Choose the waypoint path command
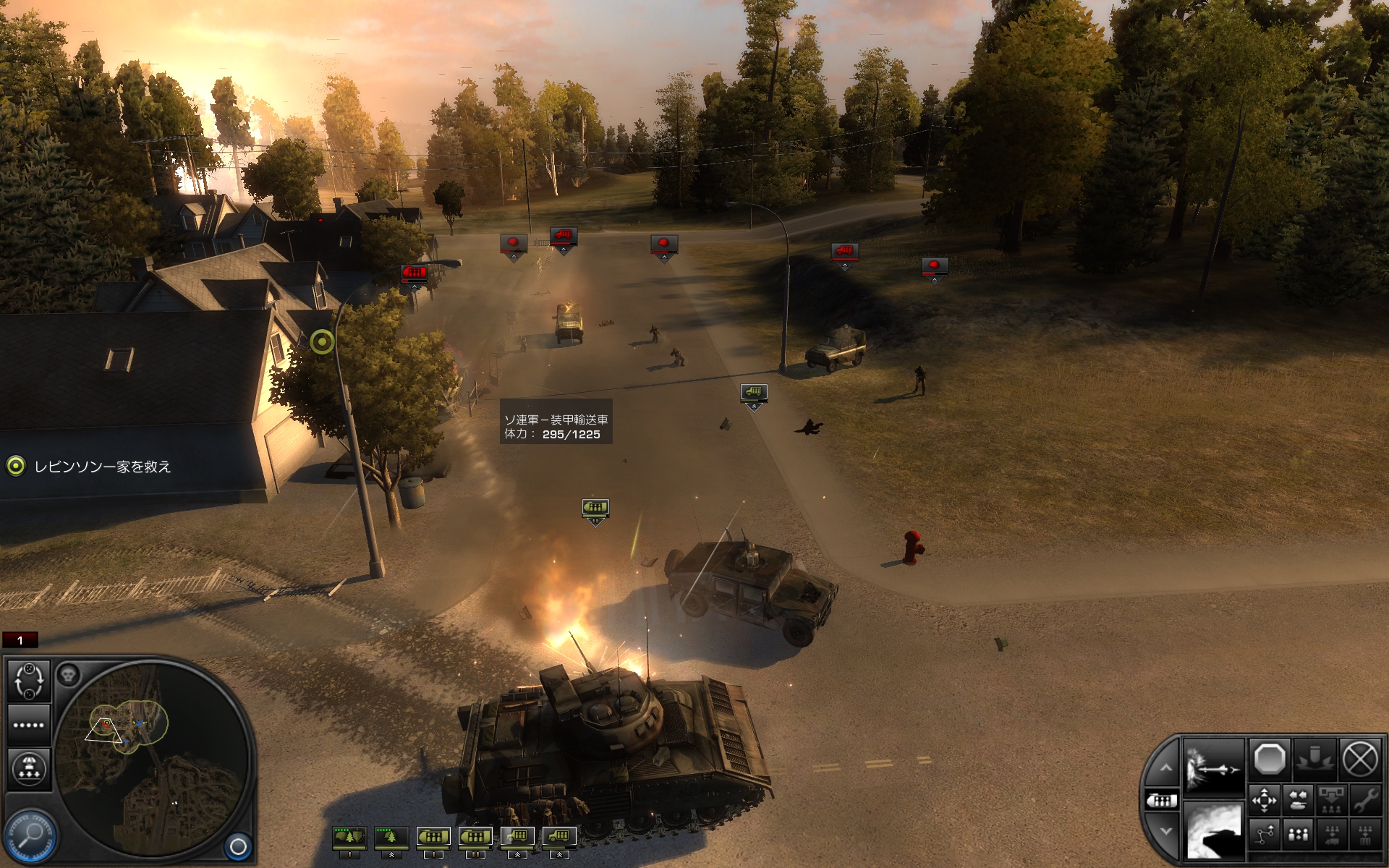 point(1264,835)
